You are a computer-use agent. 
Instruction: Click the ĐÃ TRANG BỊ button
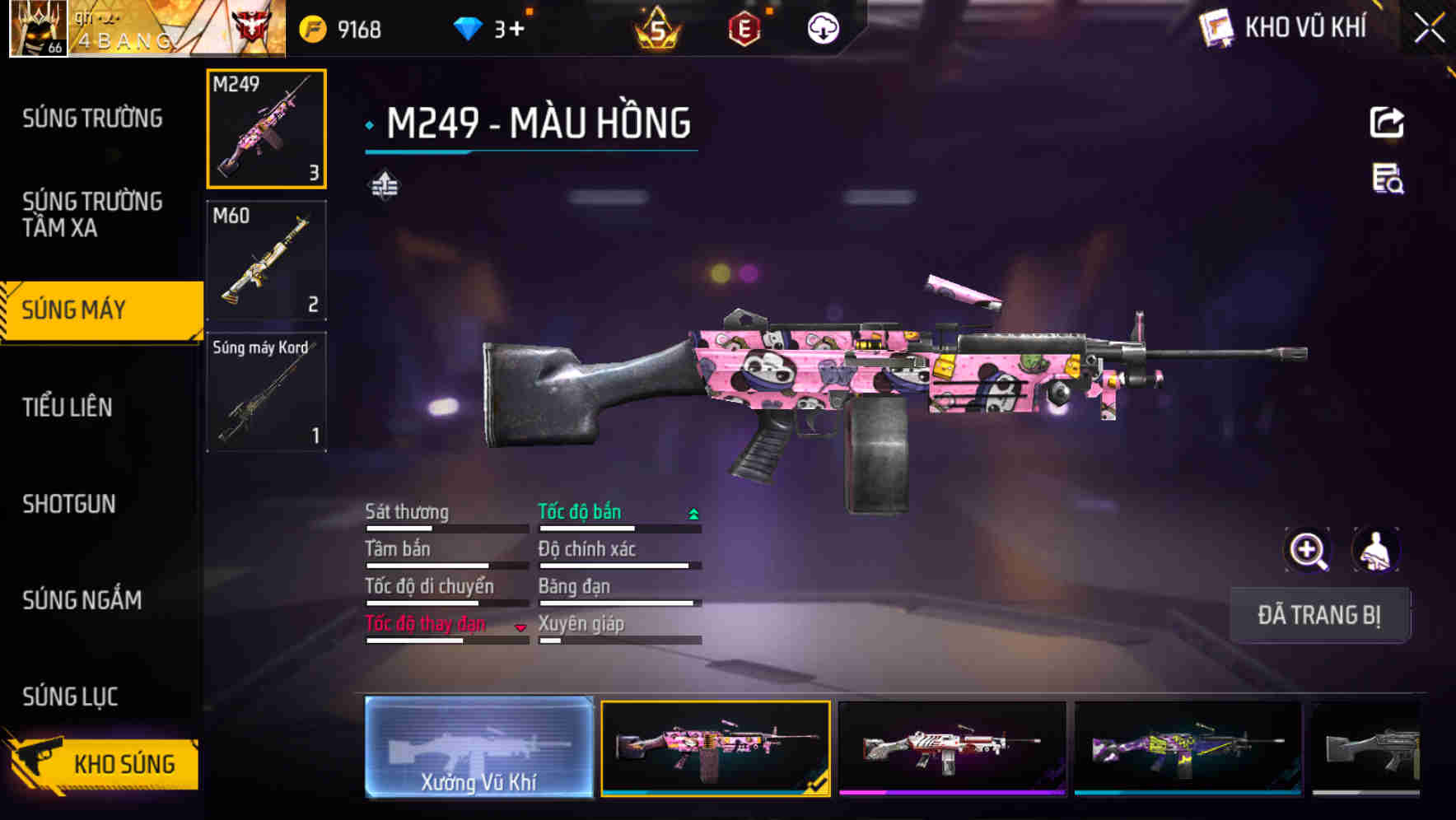(1319, 615)
